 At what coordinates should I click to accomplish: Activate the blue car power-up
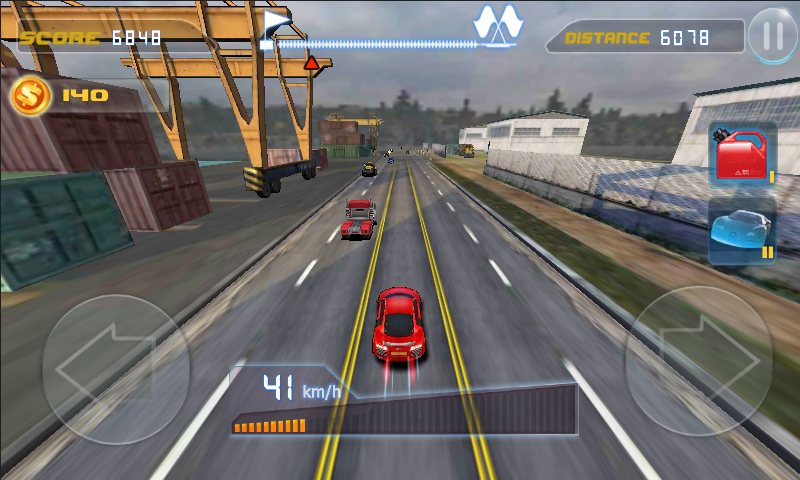point(742,230)
